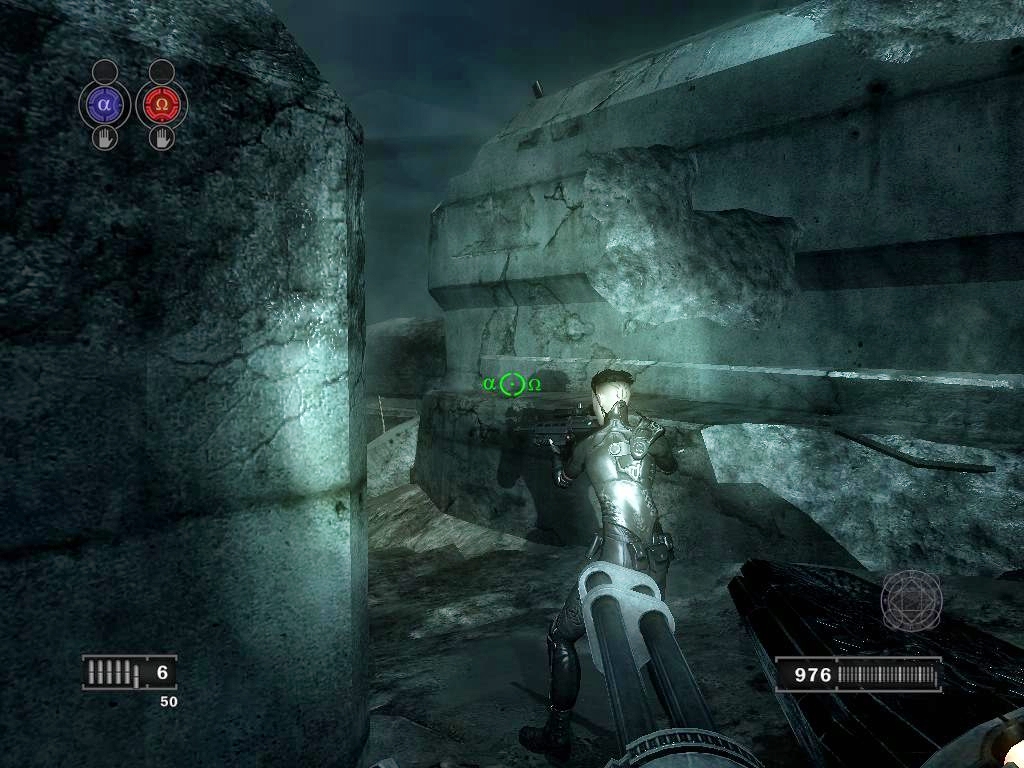Click the empty circle above the alpha emblem
This screenshot has width=1024, height=768.
(x=105, y=71)
